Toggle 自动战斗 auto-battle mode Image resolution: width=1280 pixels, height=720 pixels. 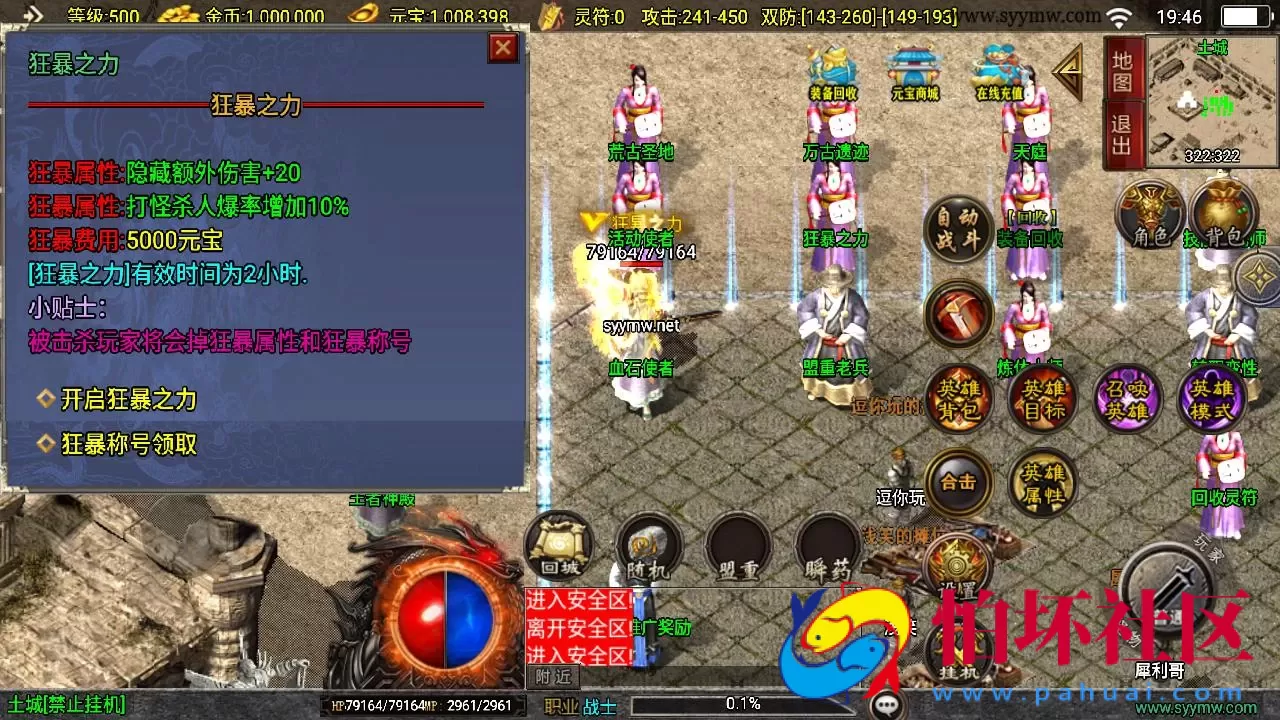(x=958, y=232)
